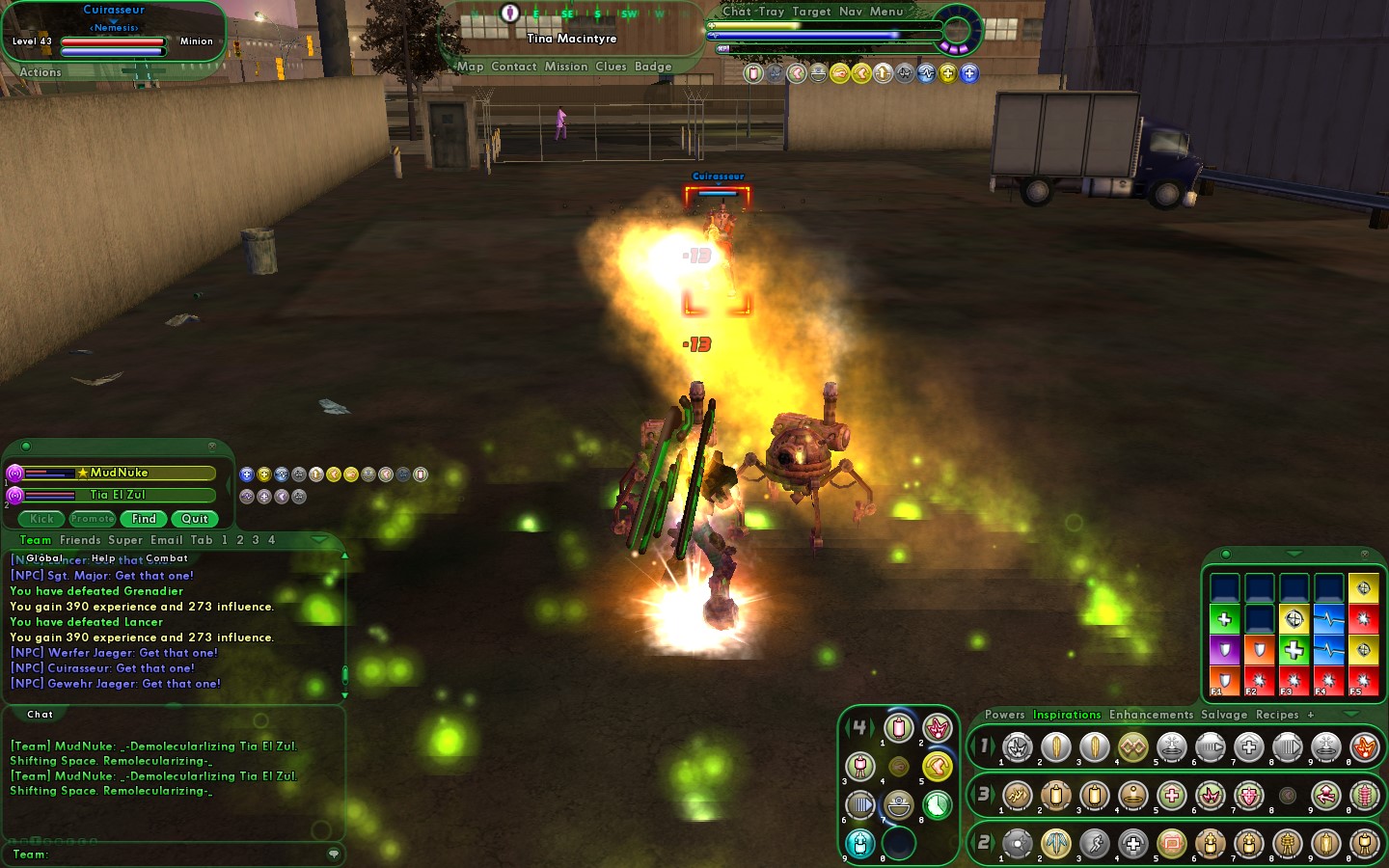This screenshot has height=868, width=1389.
Task: Toggle the Chat window
Action: pyautogui.click(x=737, y=12)
